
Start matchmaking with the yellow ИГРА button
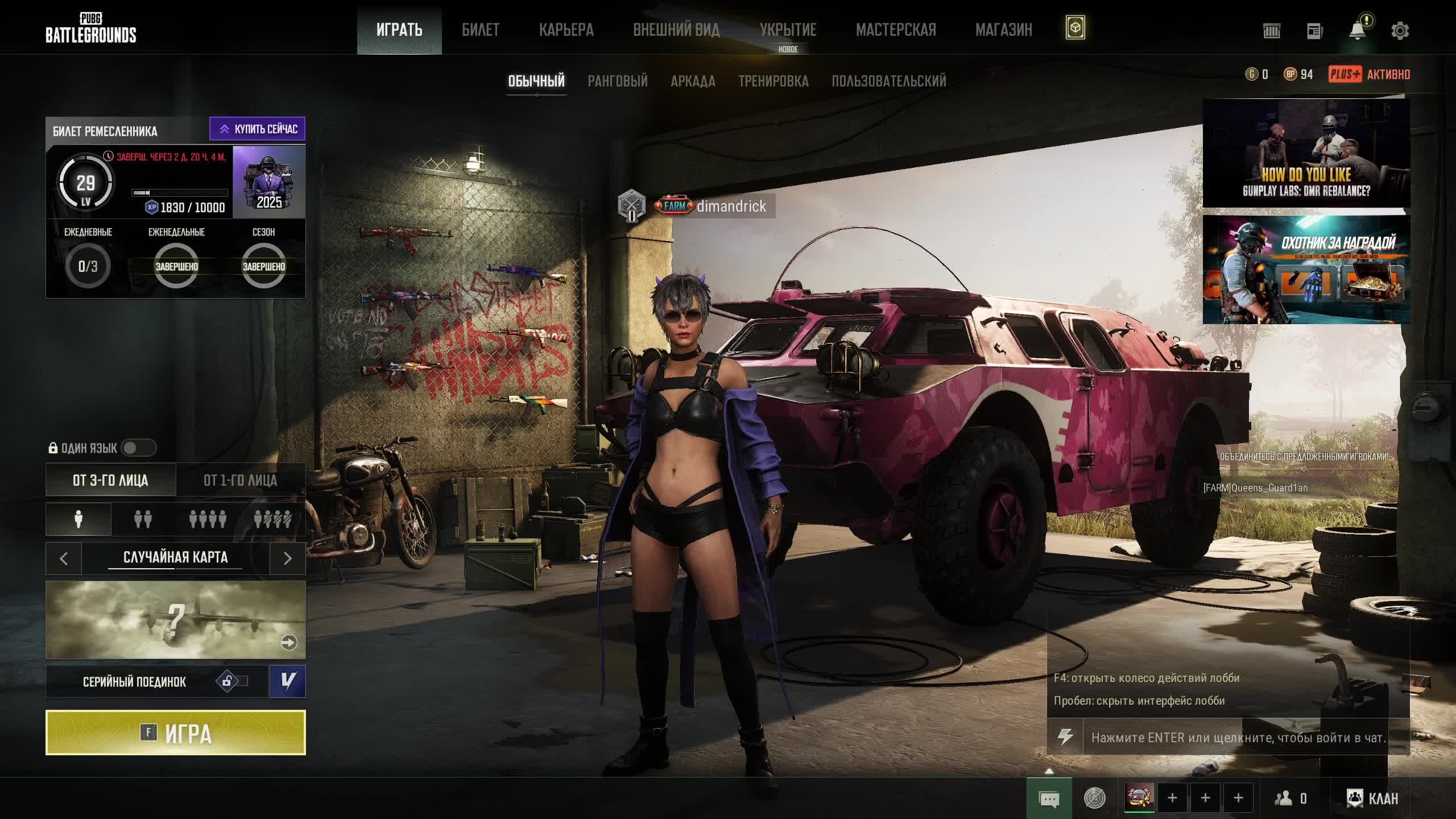175,733
